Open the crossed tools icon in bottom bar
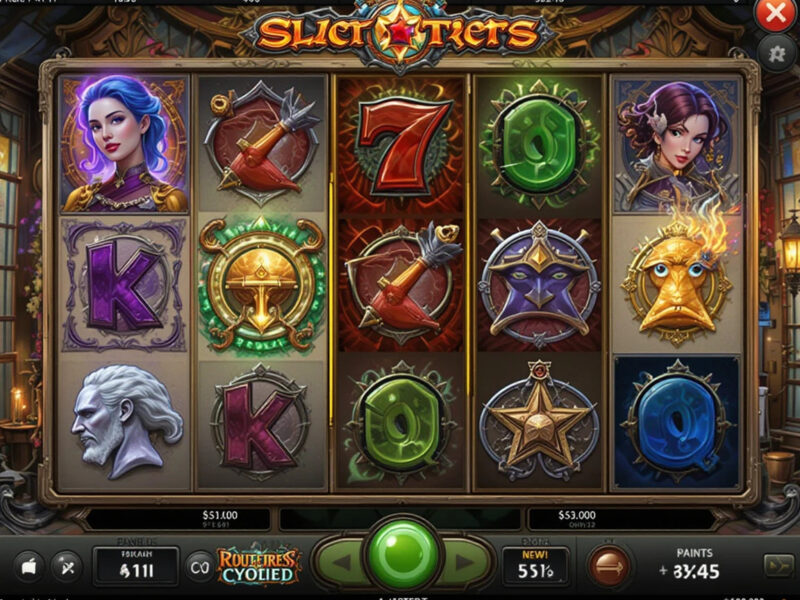This screenshot has height=600, width=800. (x=66, y=565)
